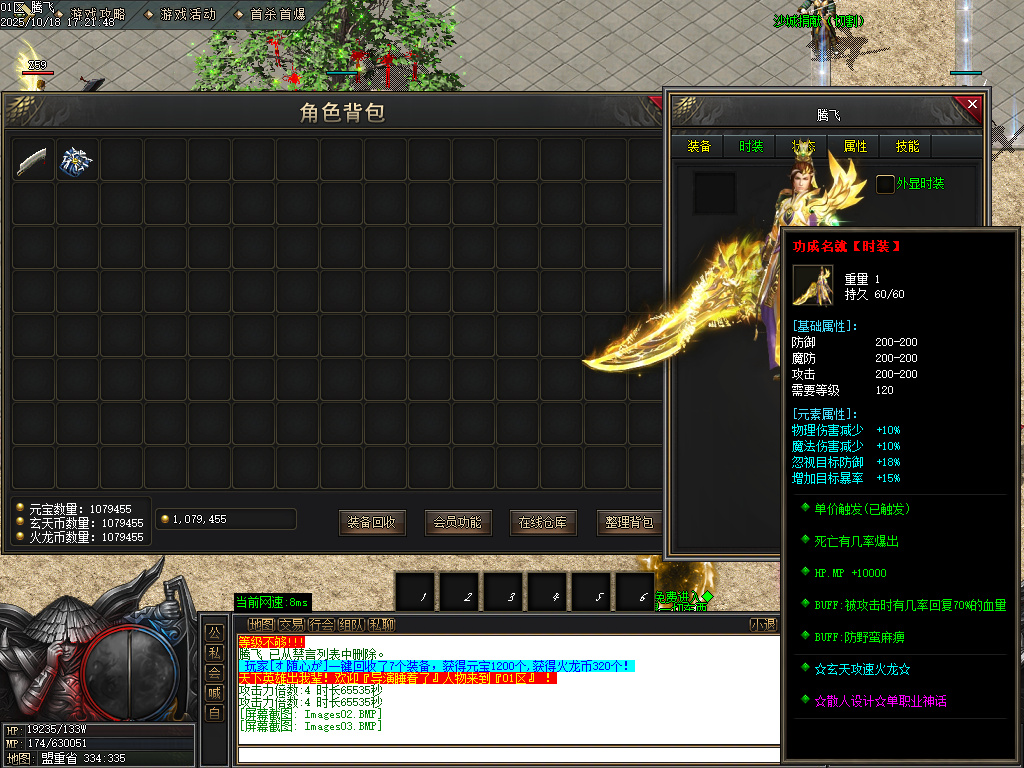Open the 行会 guild button

(321, 625)
